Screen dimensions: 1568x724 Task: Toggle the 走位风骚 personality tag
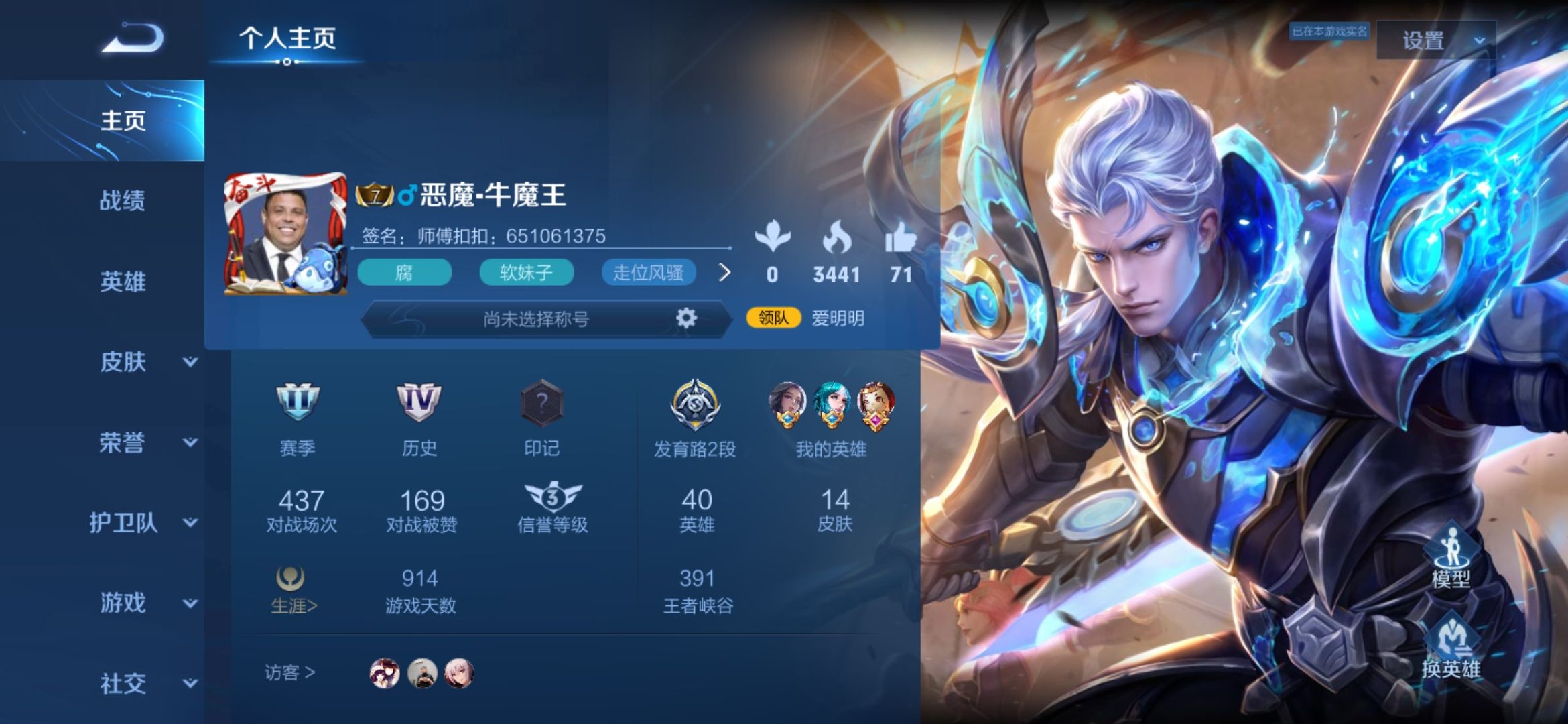650,273
